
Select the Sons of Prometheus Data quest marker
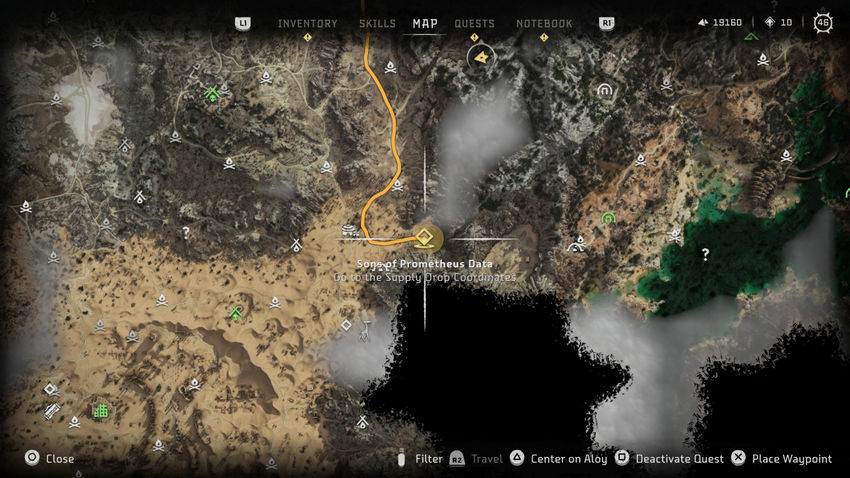[424, 238]
